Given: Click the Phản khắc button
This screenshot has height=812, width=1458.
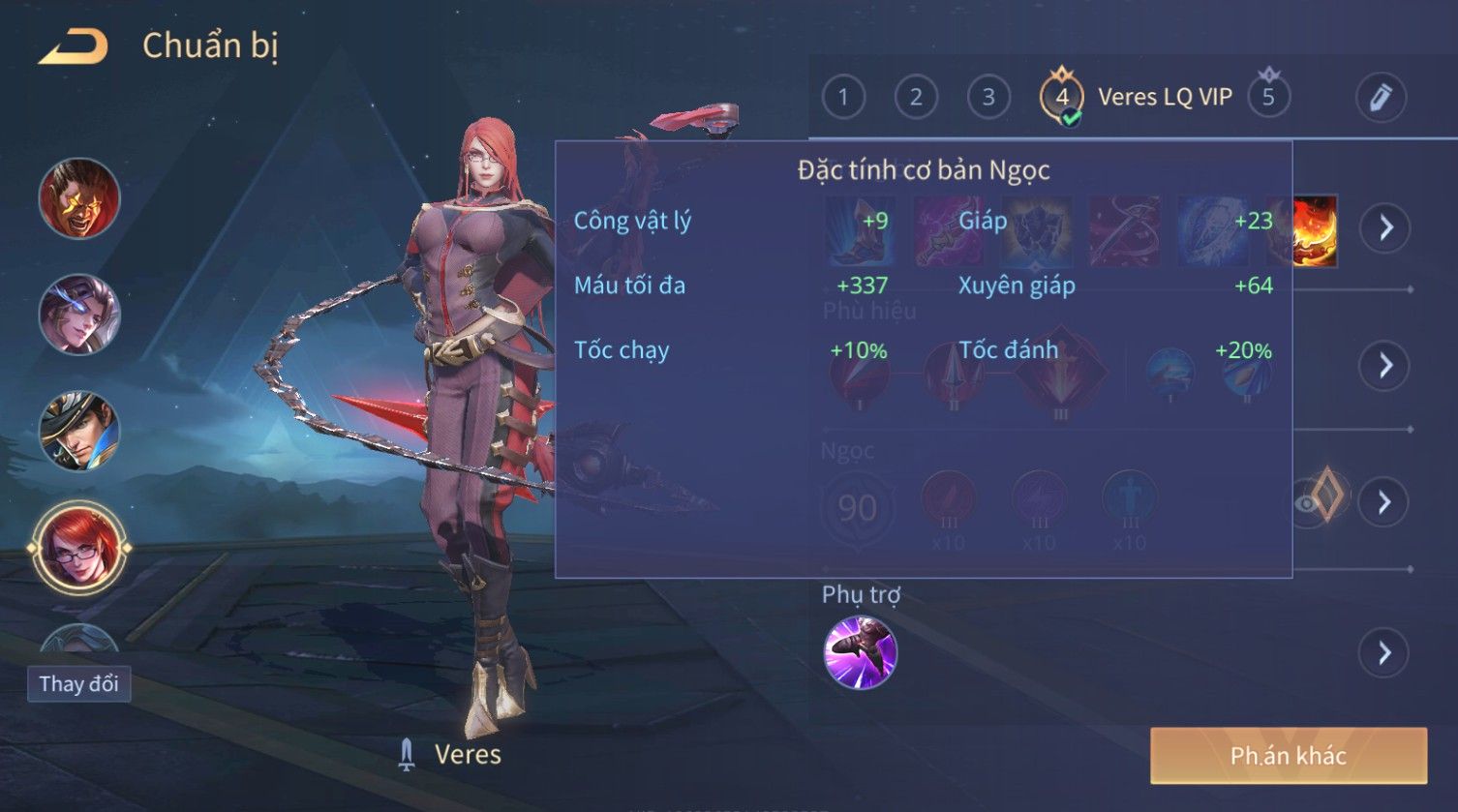Looking at the screenshot, I should (x=1288, y=756).
